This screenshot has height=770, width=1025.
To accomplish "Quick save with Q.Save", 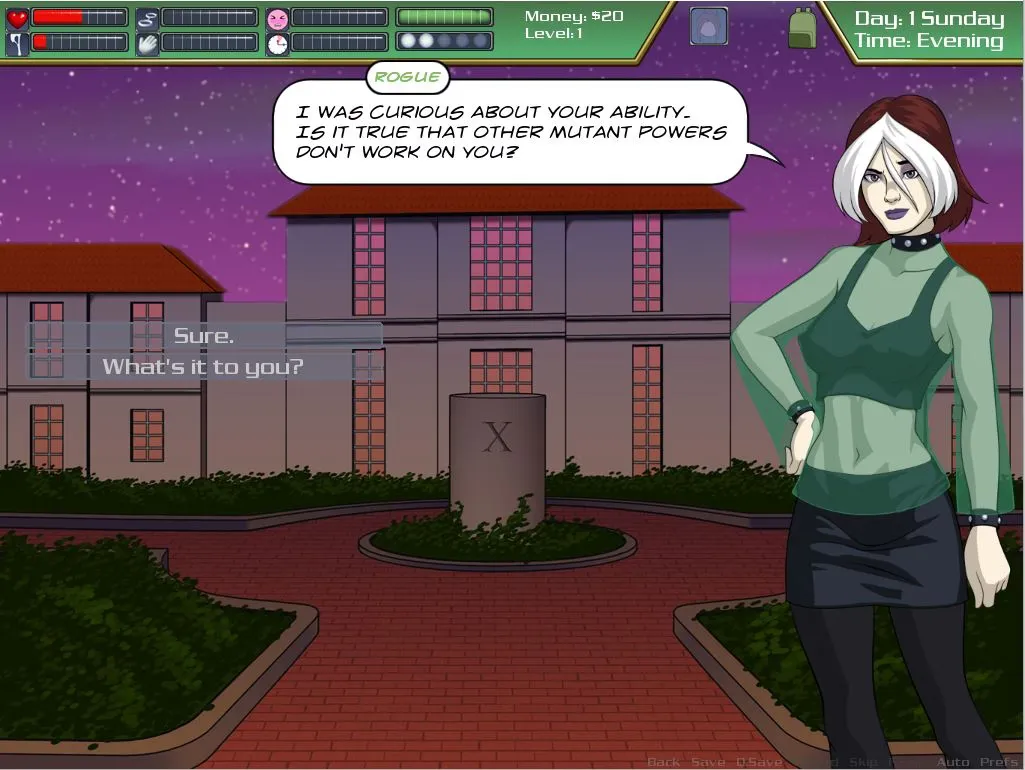I will click(x=759, y=762).
